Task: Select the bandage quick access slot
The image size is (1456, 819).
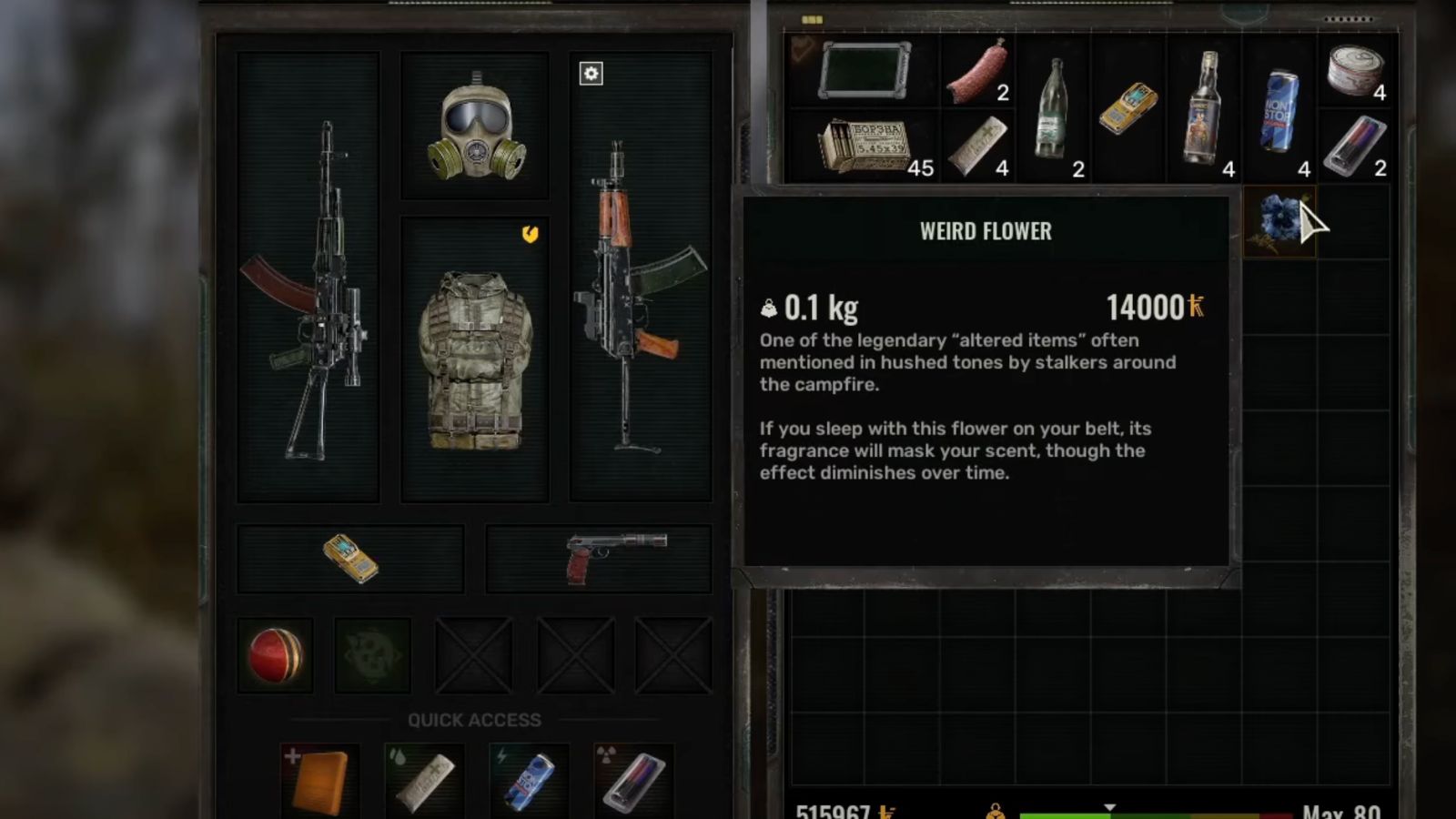Action: 424,781
